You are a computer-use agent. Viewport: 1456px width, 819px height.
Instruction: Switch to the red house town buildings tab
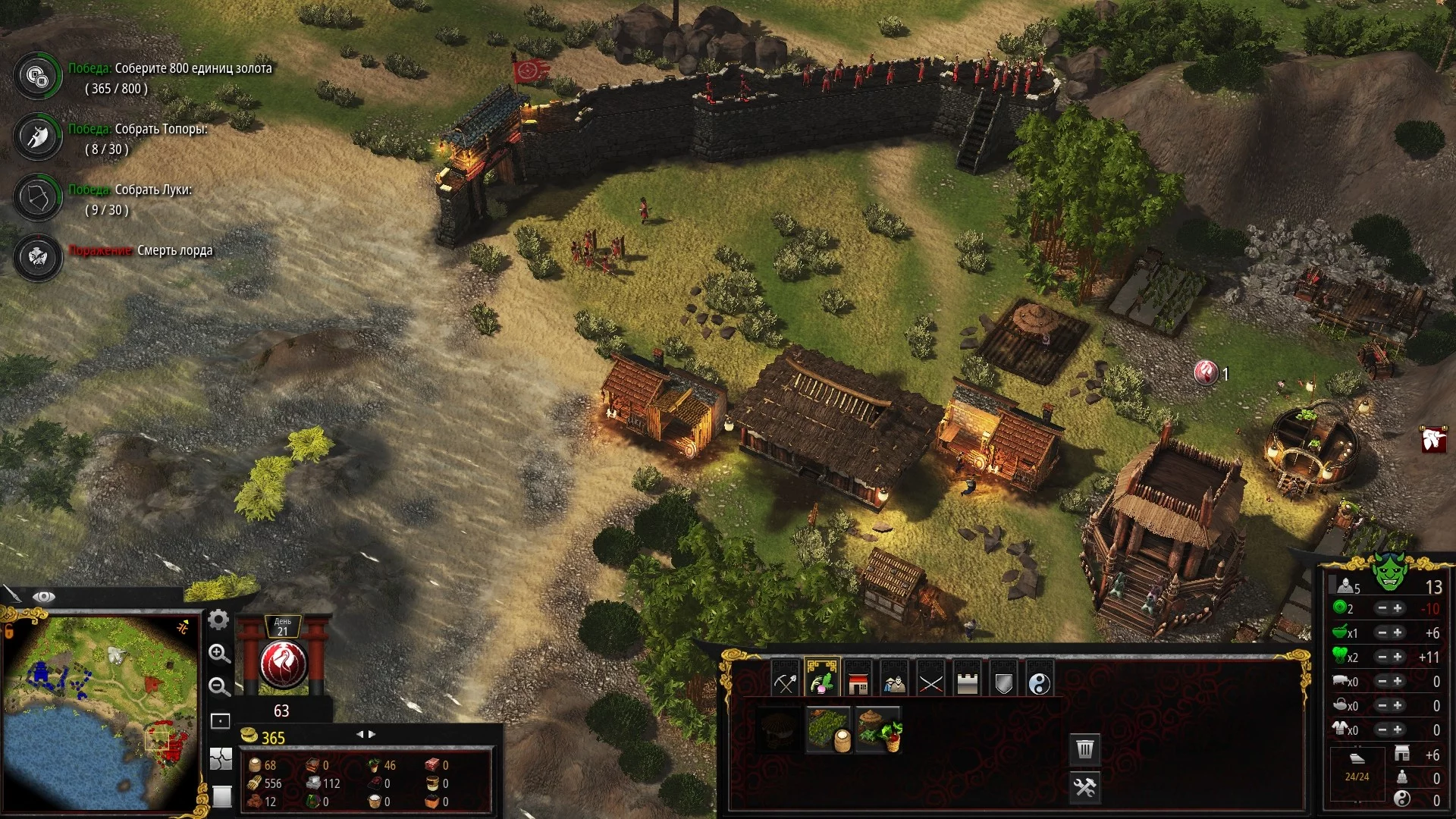click(x=858, y=681)
